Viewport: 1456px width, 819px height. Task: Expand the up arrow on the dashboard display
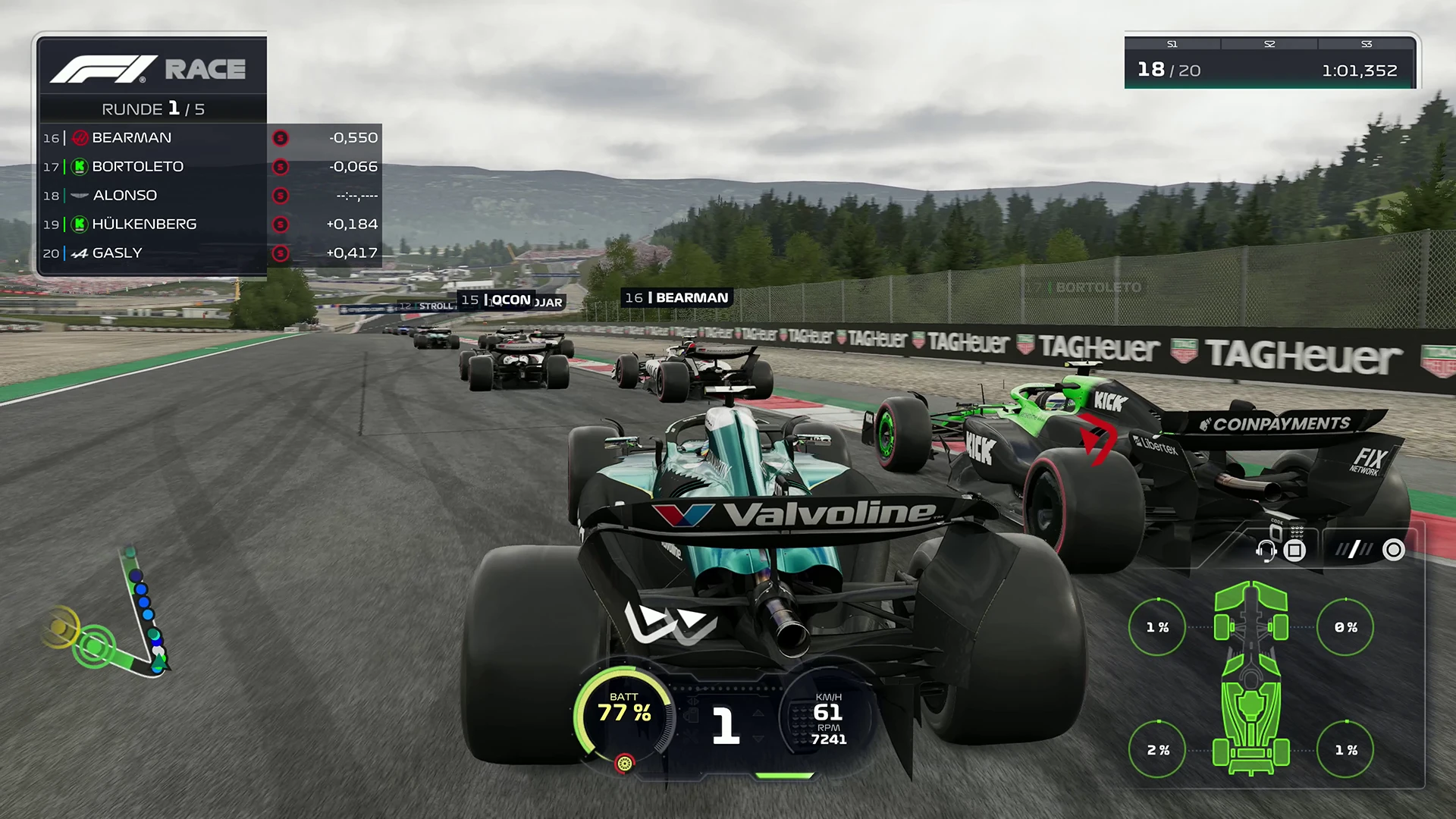click(758, 714)
